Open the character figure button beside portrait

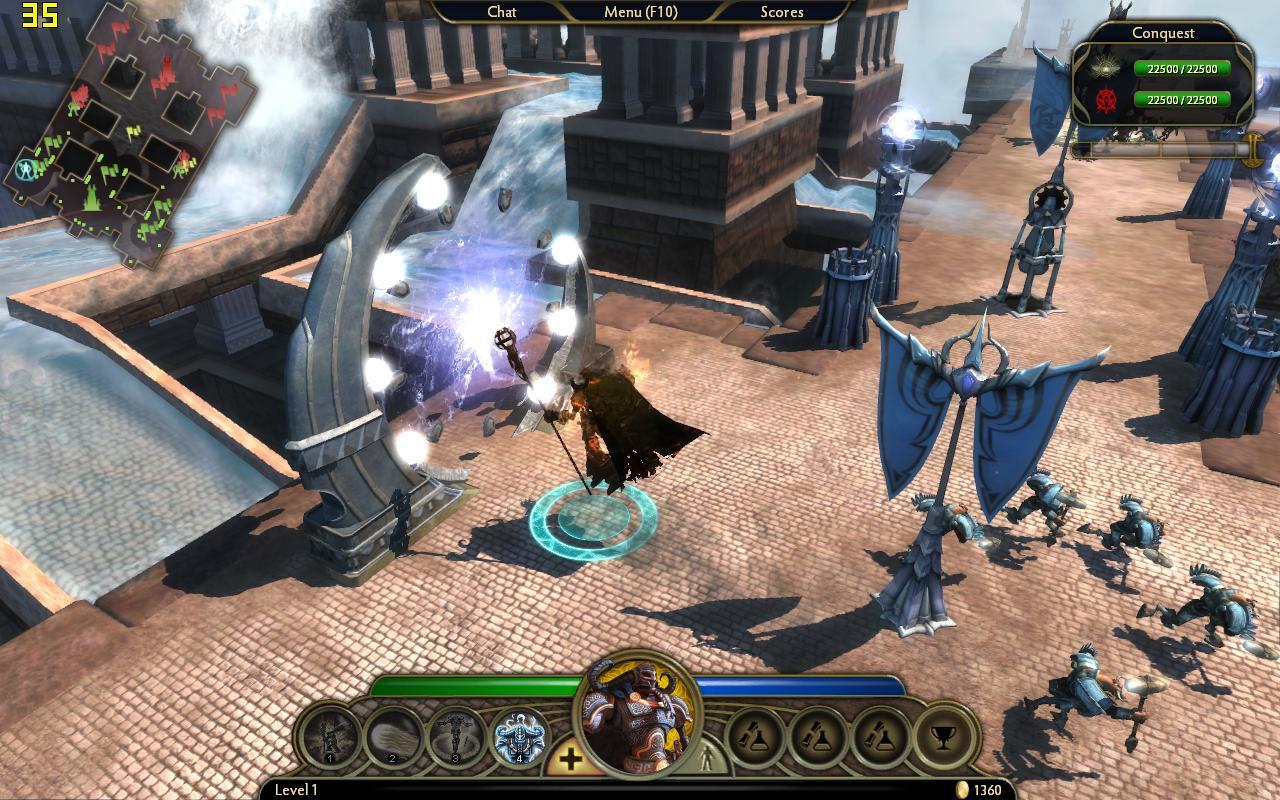710,757
